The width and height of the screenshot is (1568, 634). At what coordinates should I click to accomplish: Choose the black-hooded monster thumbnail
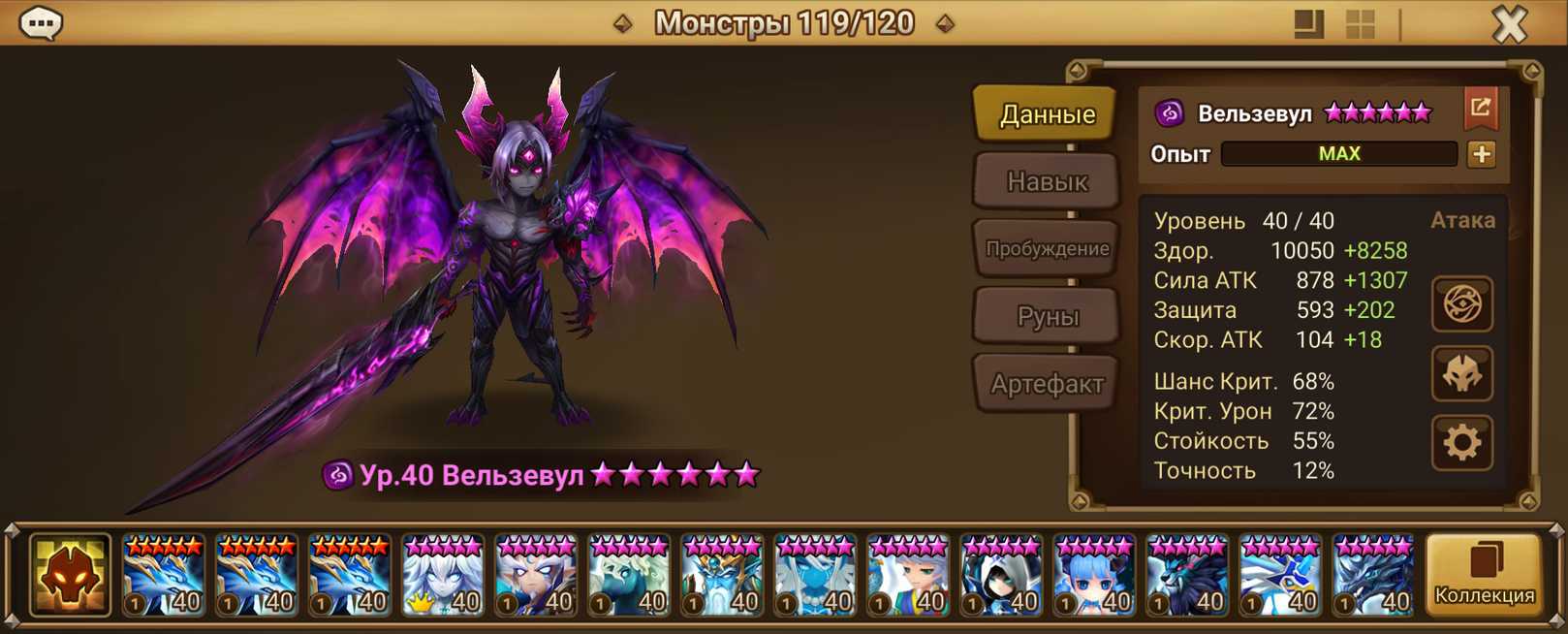coord(1001,576)
